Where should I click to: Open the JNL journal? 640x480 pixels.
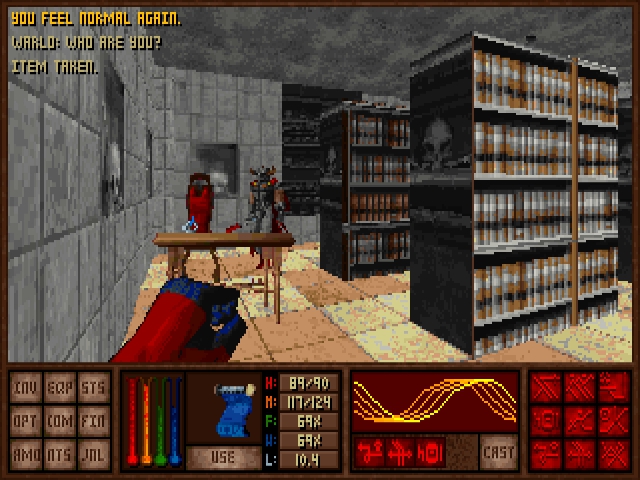click(x=93, y=453)
